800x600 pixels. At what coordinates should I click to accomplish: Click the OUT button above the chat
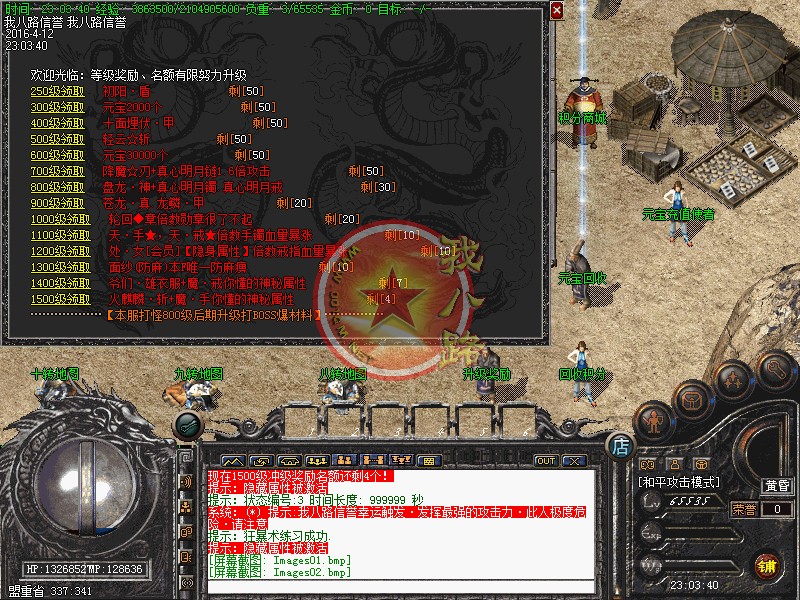(545, 461)
